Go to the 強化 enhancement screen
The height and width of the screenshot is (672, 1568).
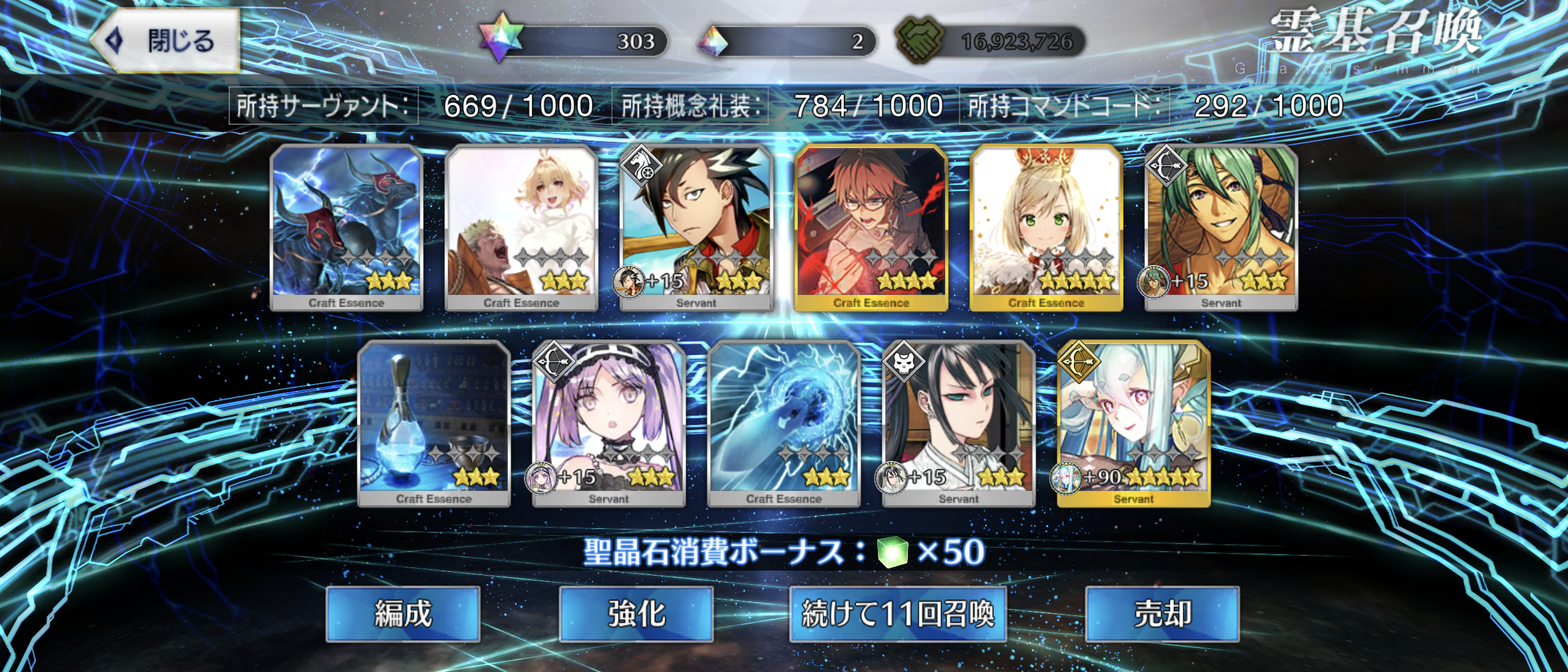636,614
